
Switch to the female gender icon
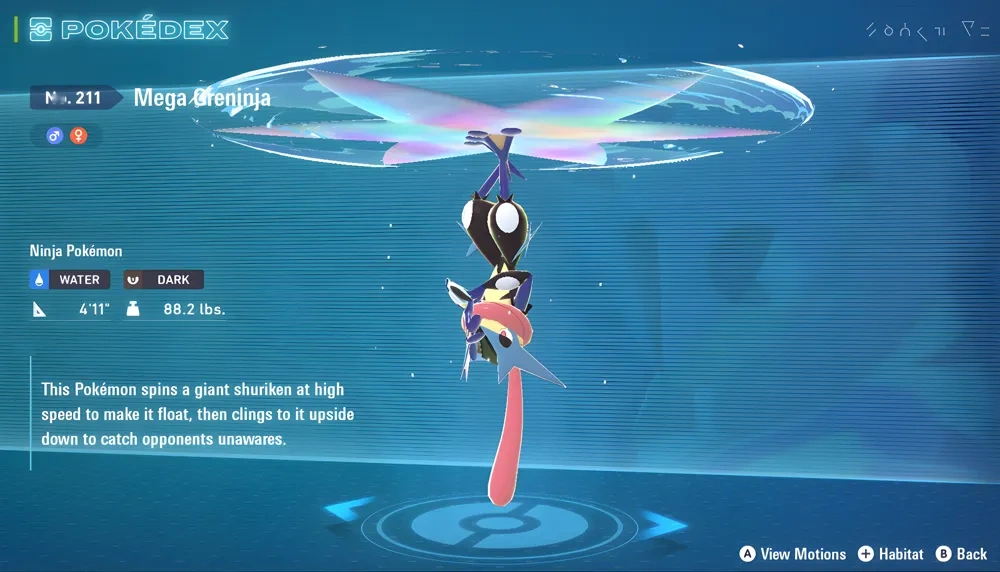(x=78, y=135)
